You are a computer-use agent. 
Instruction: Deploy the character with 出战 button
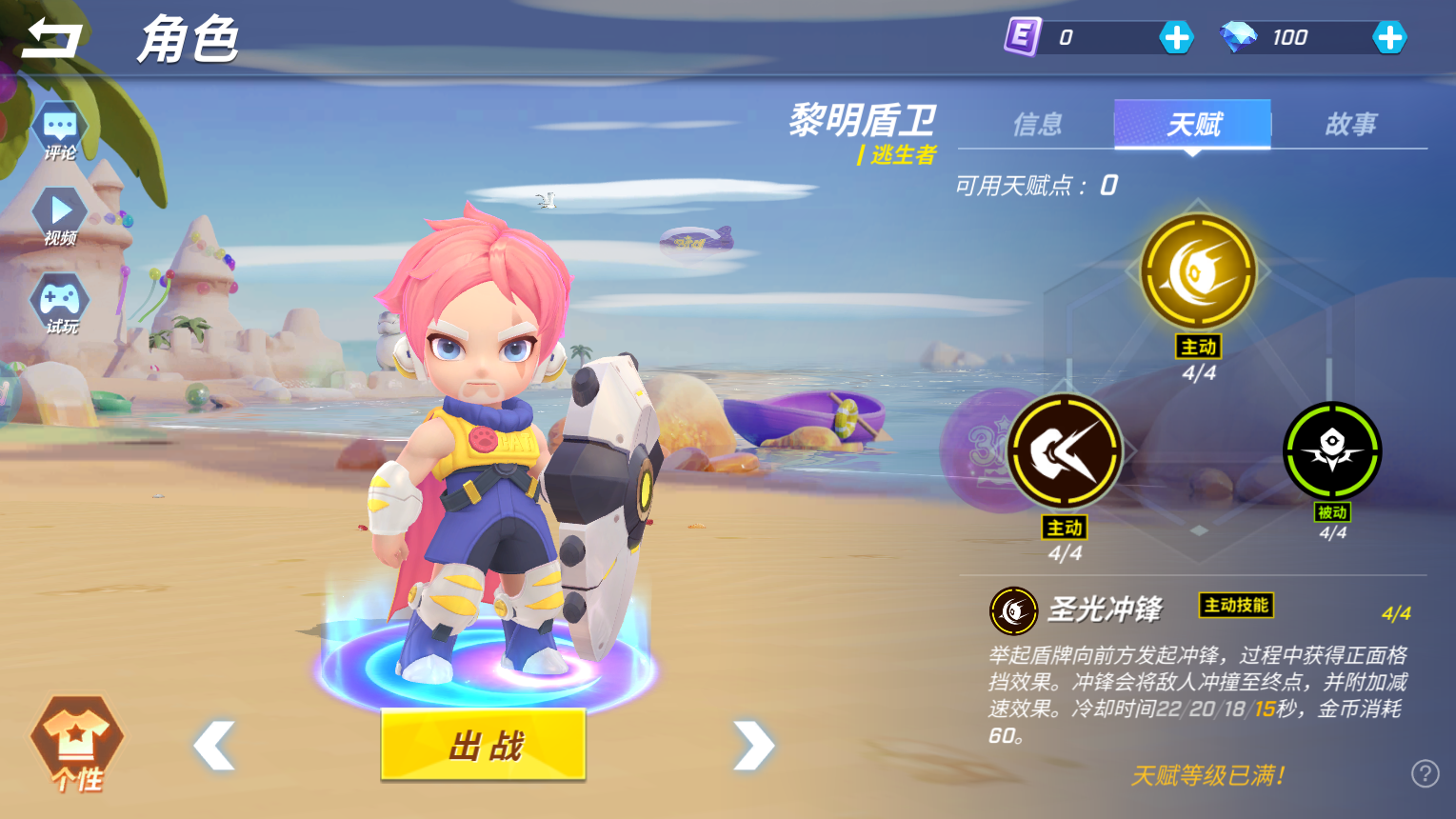(x=483, y=745)
